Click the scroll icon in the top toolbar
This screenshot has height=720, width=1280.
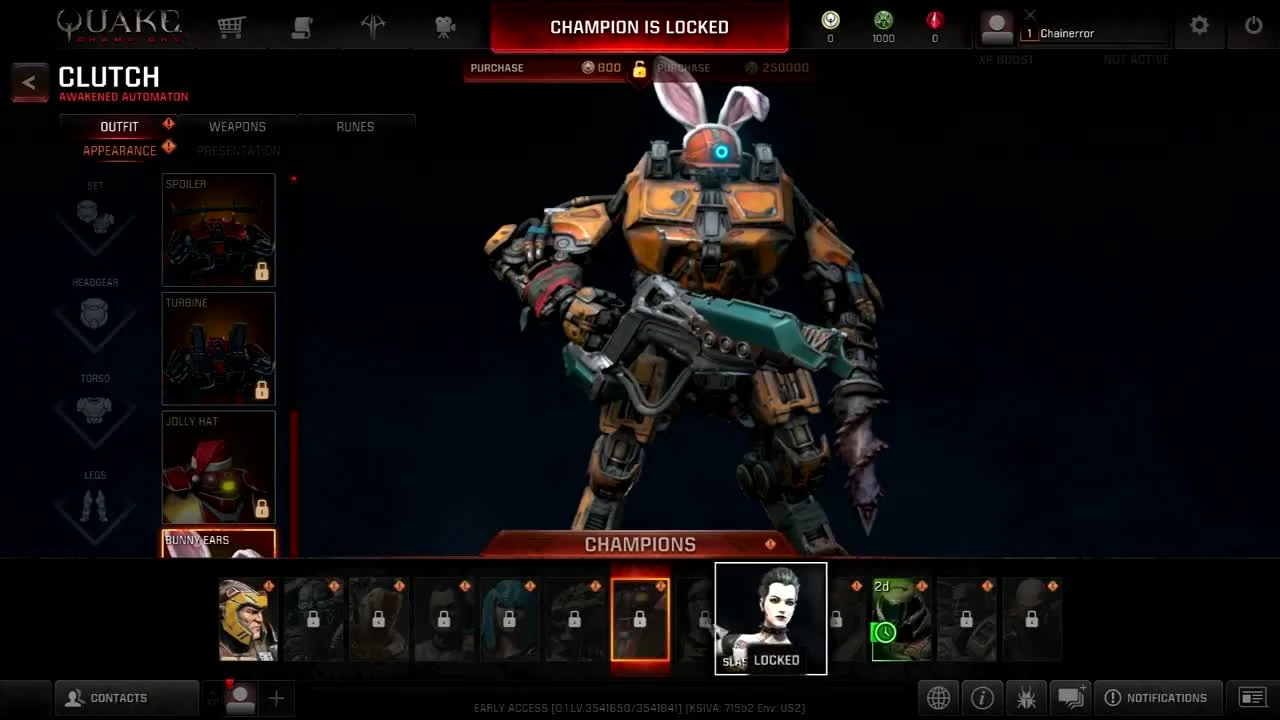(303, 26)
